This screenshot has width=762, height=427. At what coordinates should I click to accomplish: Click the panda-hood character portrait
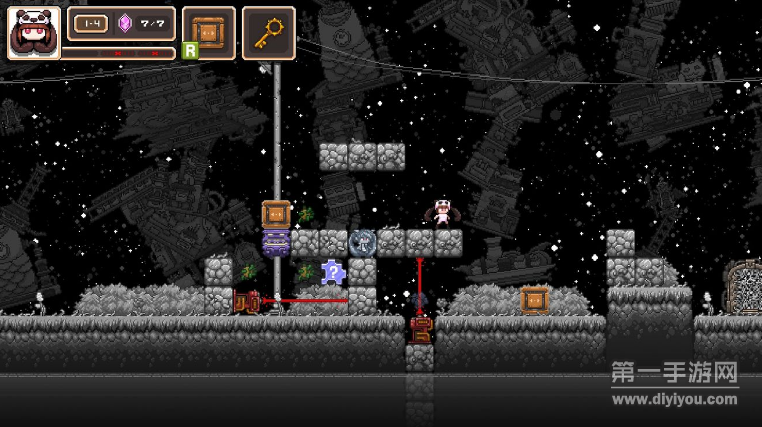(33, 33)
